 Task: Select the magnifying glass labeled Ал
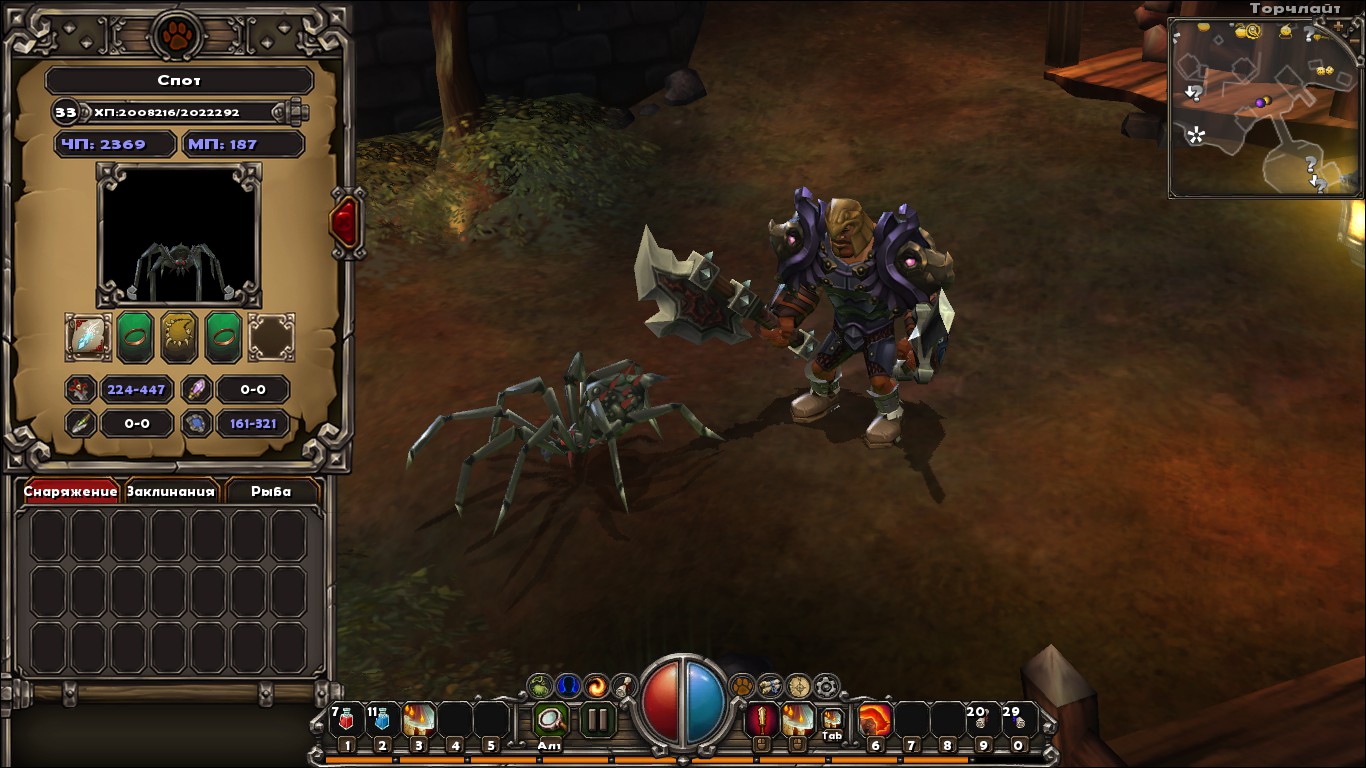[x=551, y=718]
